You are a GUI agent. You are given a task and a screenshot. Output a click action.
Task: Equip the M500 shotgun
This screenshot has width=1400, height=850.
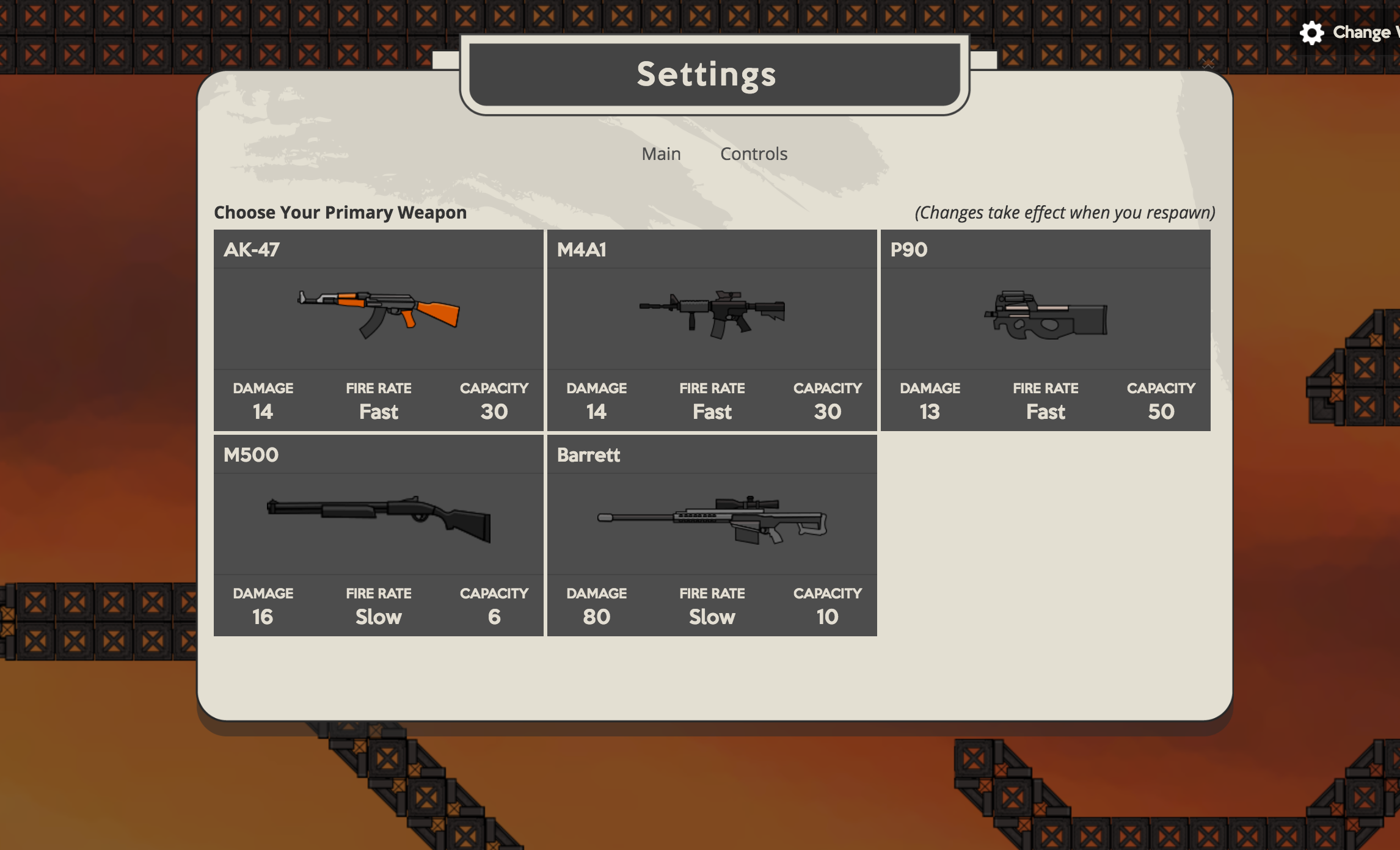tap(378, 536)
